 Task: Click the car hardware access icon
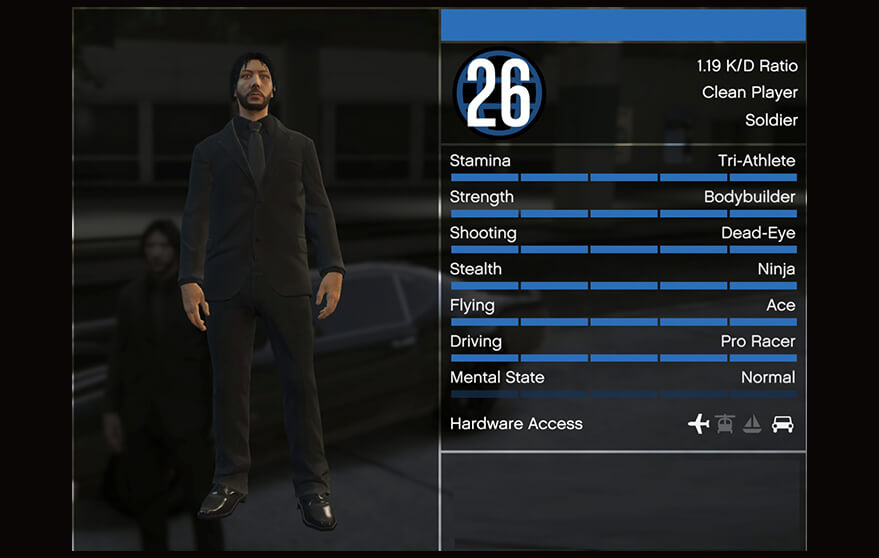tap(782, 424)
